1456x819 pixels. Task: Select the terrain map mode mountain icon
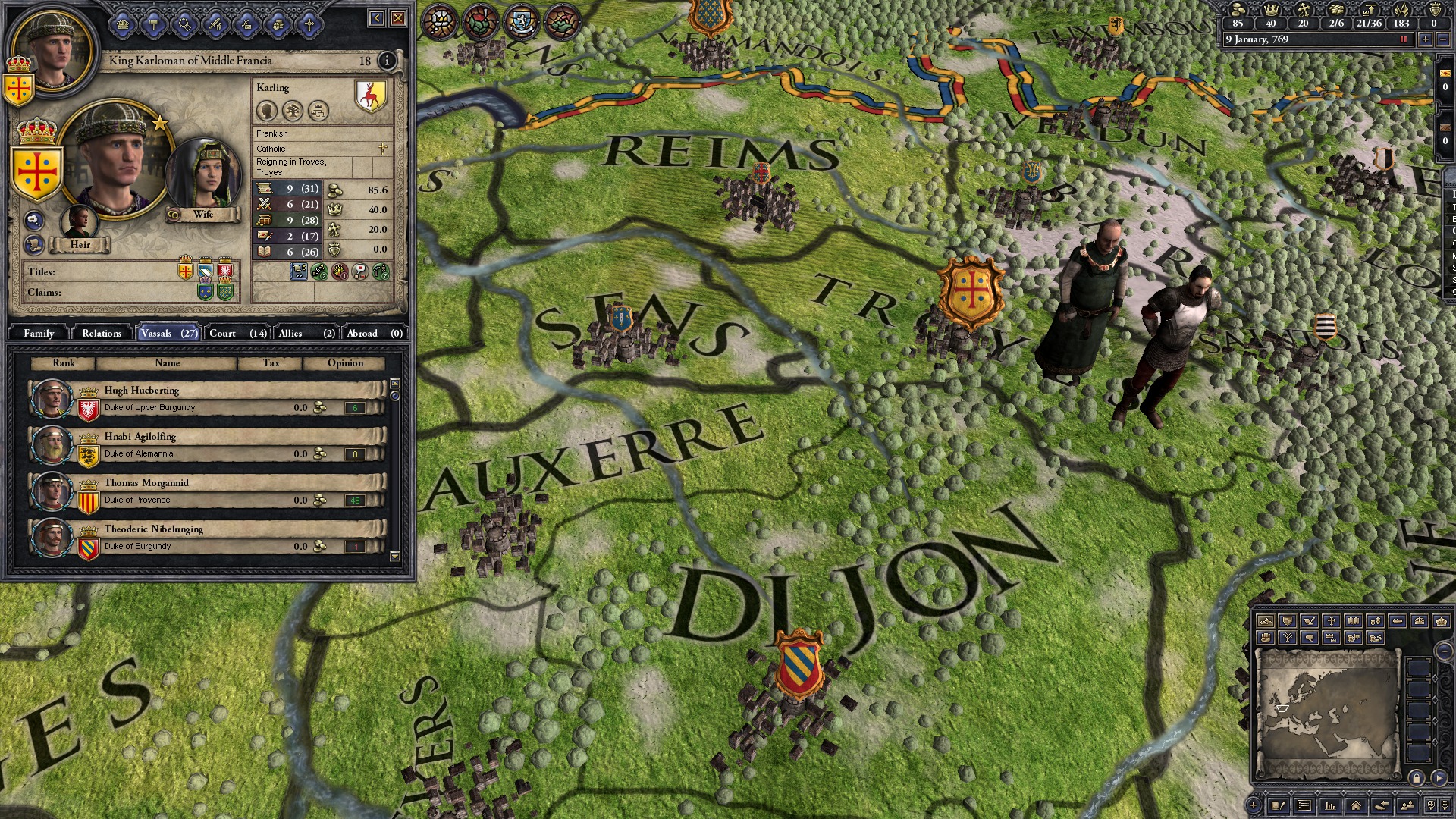tap(1265, 621)
